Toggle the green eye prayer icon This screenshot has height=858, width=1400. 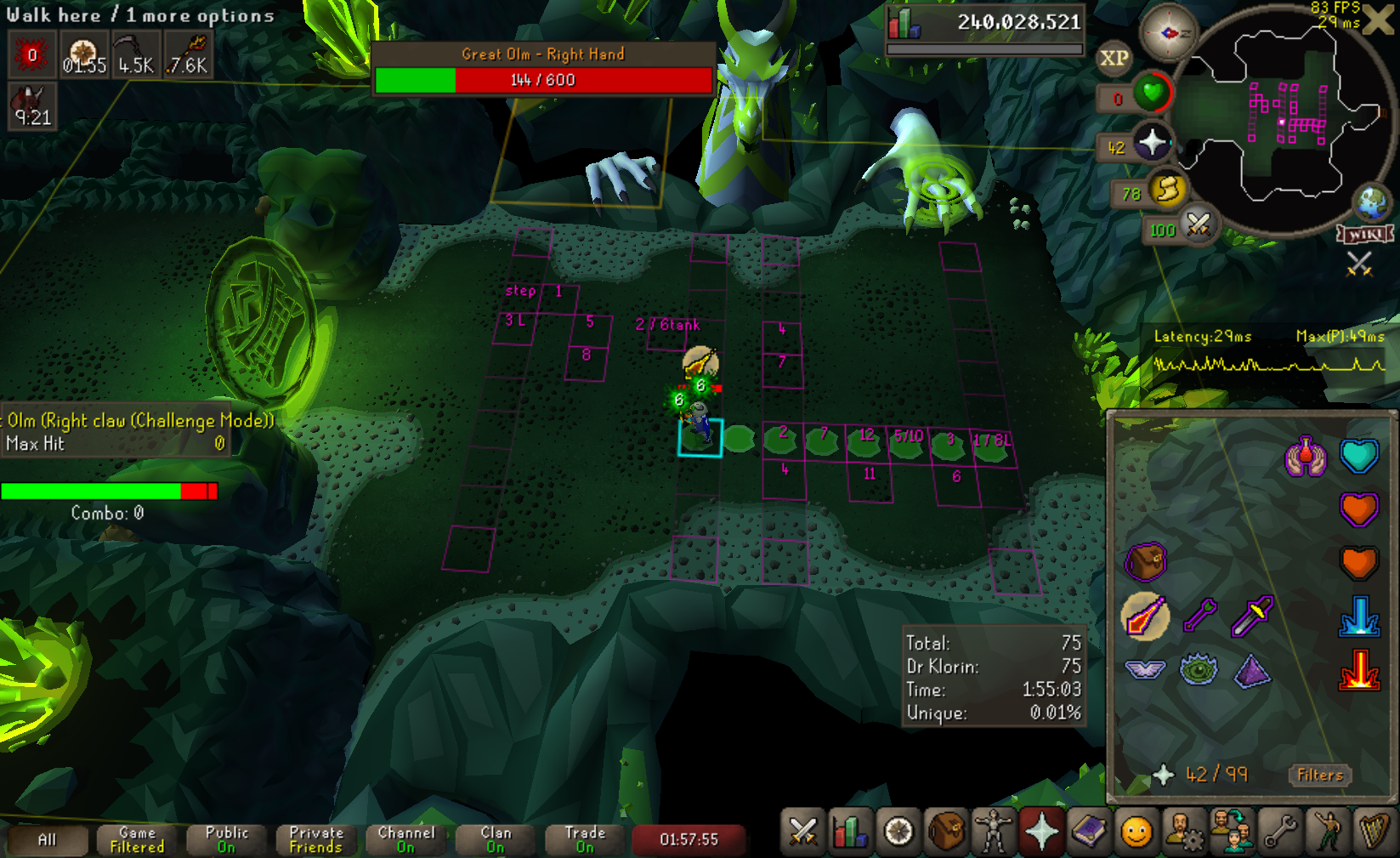tap(1199, 670)
